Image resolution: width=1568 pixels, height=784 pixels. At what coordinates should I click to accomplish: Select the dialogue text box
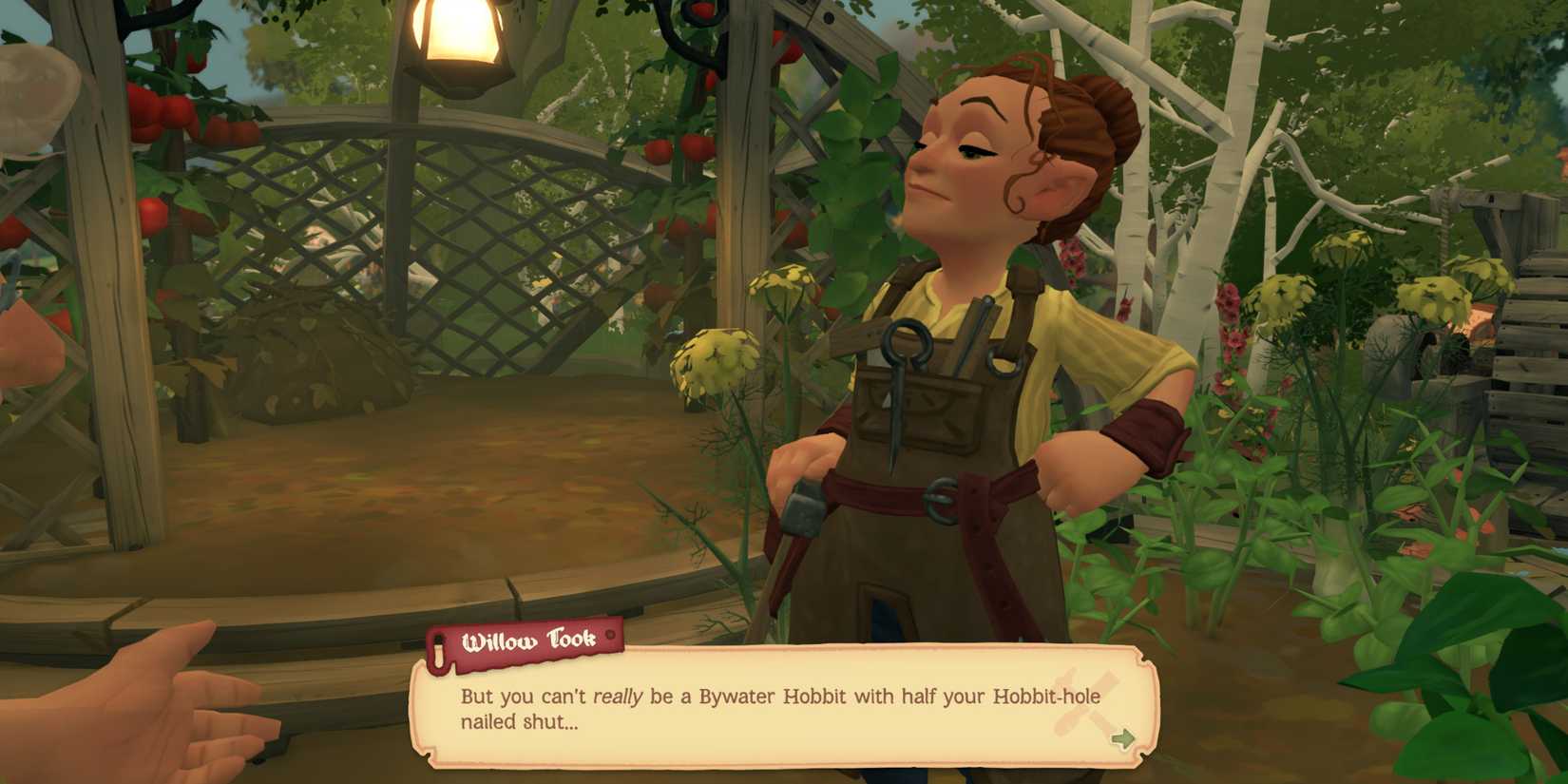tap(779, 708)
